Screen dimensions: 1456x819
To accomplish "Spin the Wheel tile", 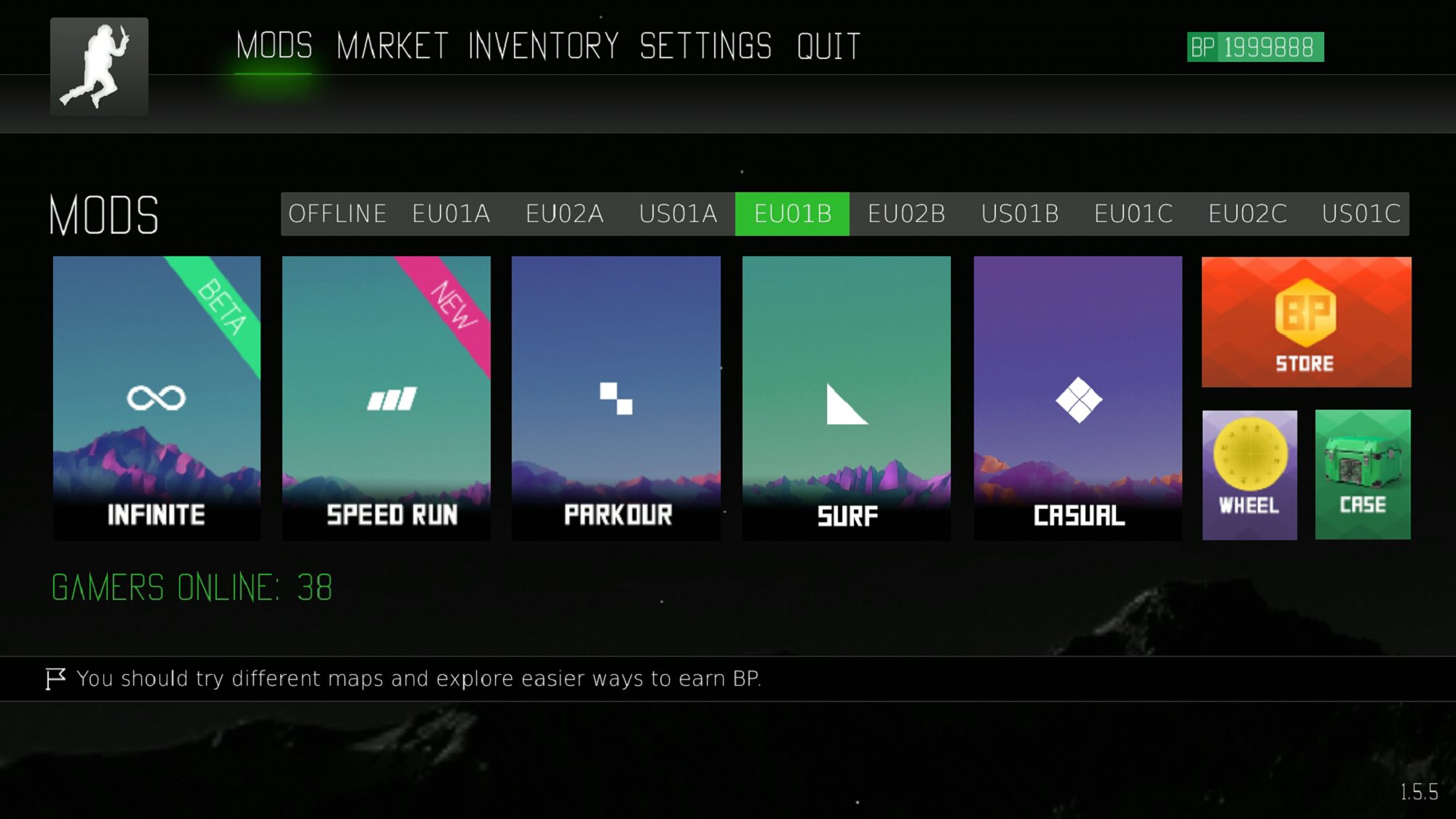I will coord(1249,475).
